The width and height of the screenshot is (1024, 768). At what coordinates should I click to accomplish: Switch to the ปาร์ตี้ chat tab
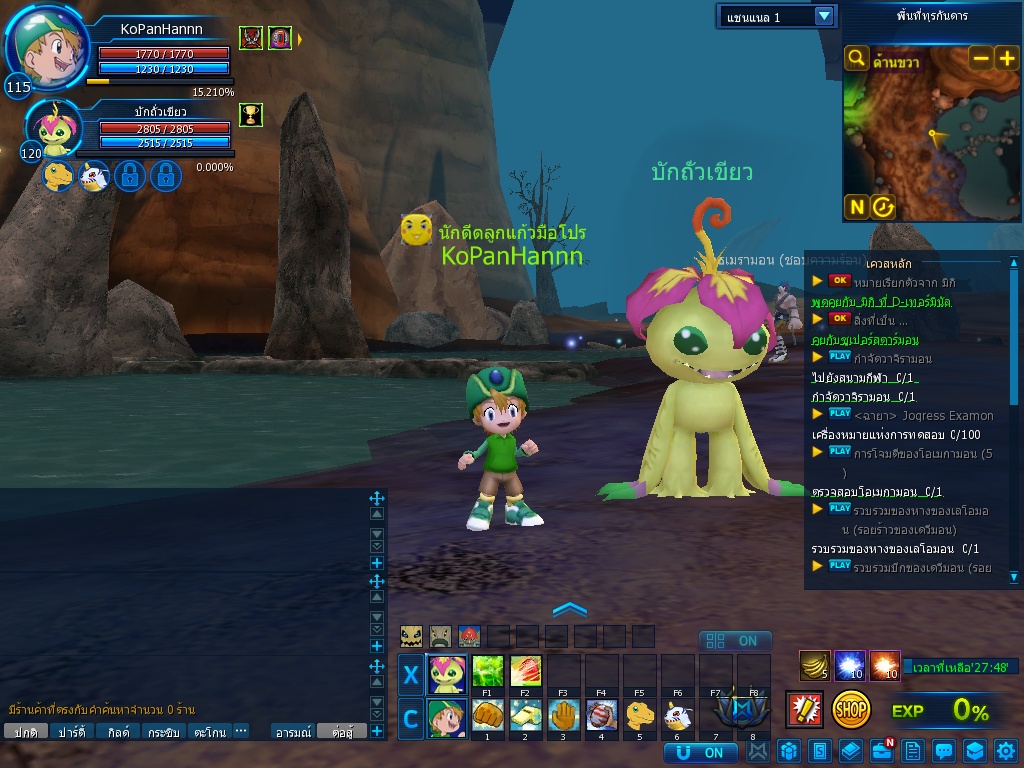[x=72, y=732]
